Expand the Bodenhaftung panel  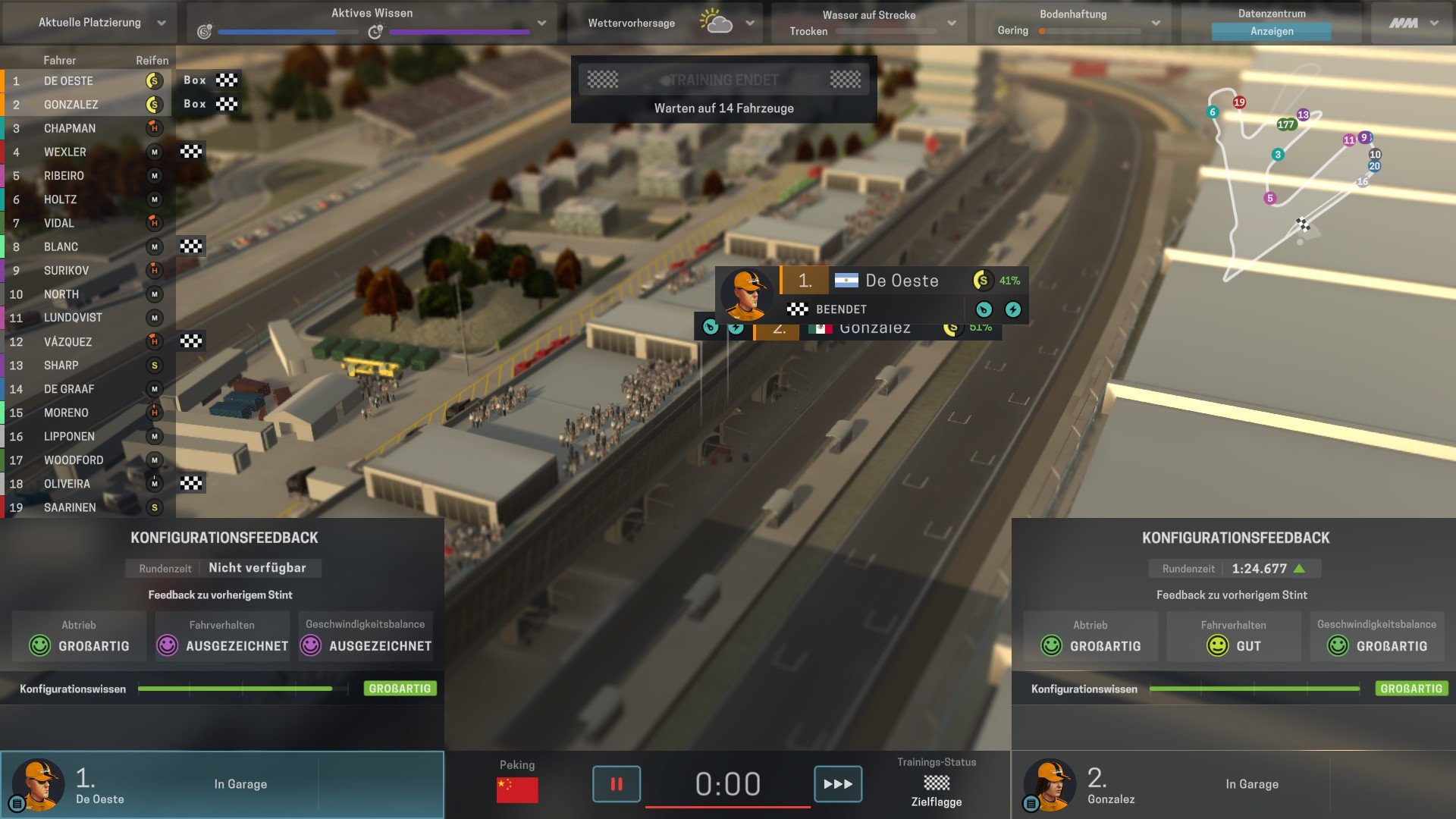tap(1156, 23)
